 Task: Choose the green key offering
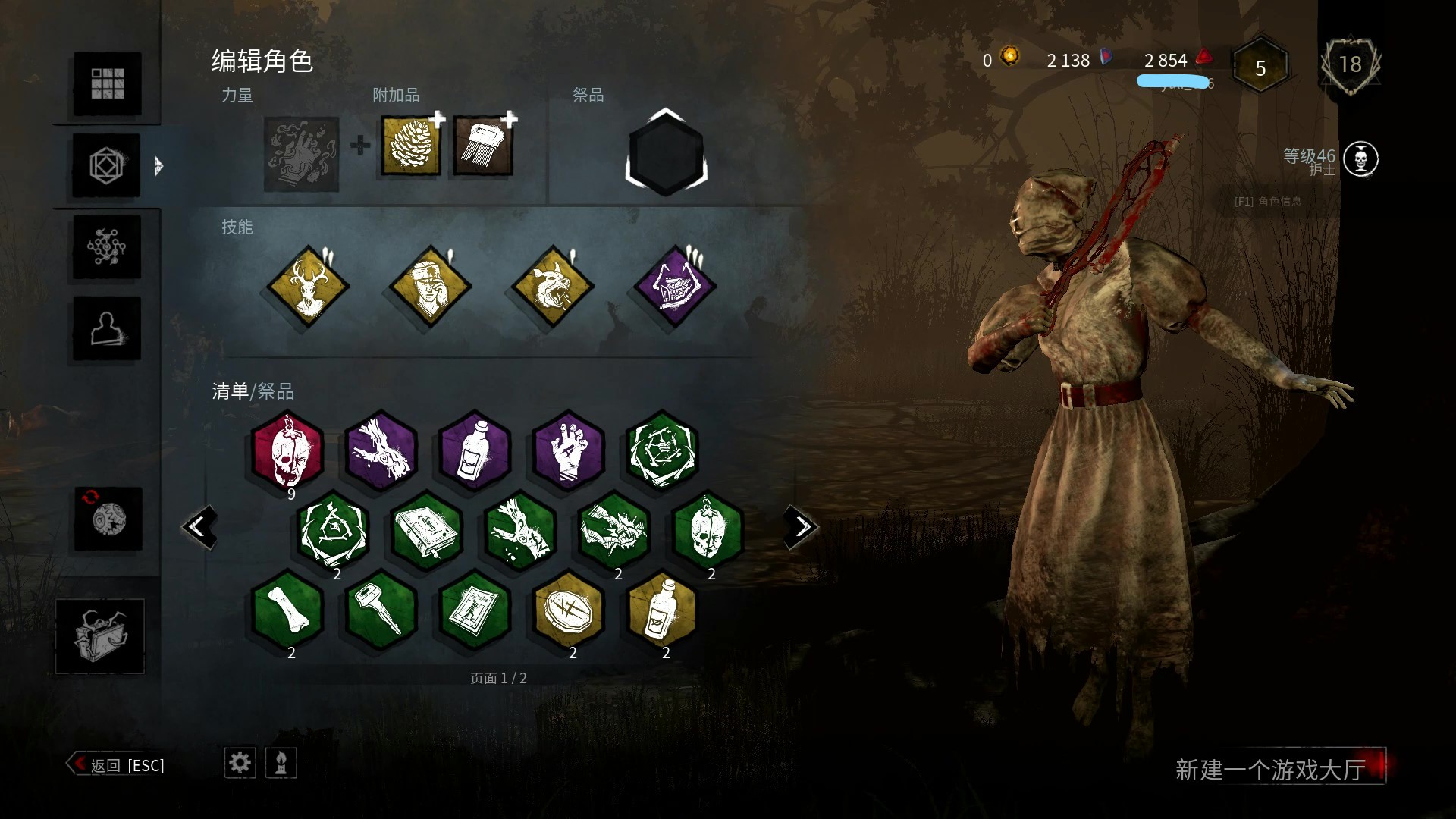coord(381,610)
